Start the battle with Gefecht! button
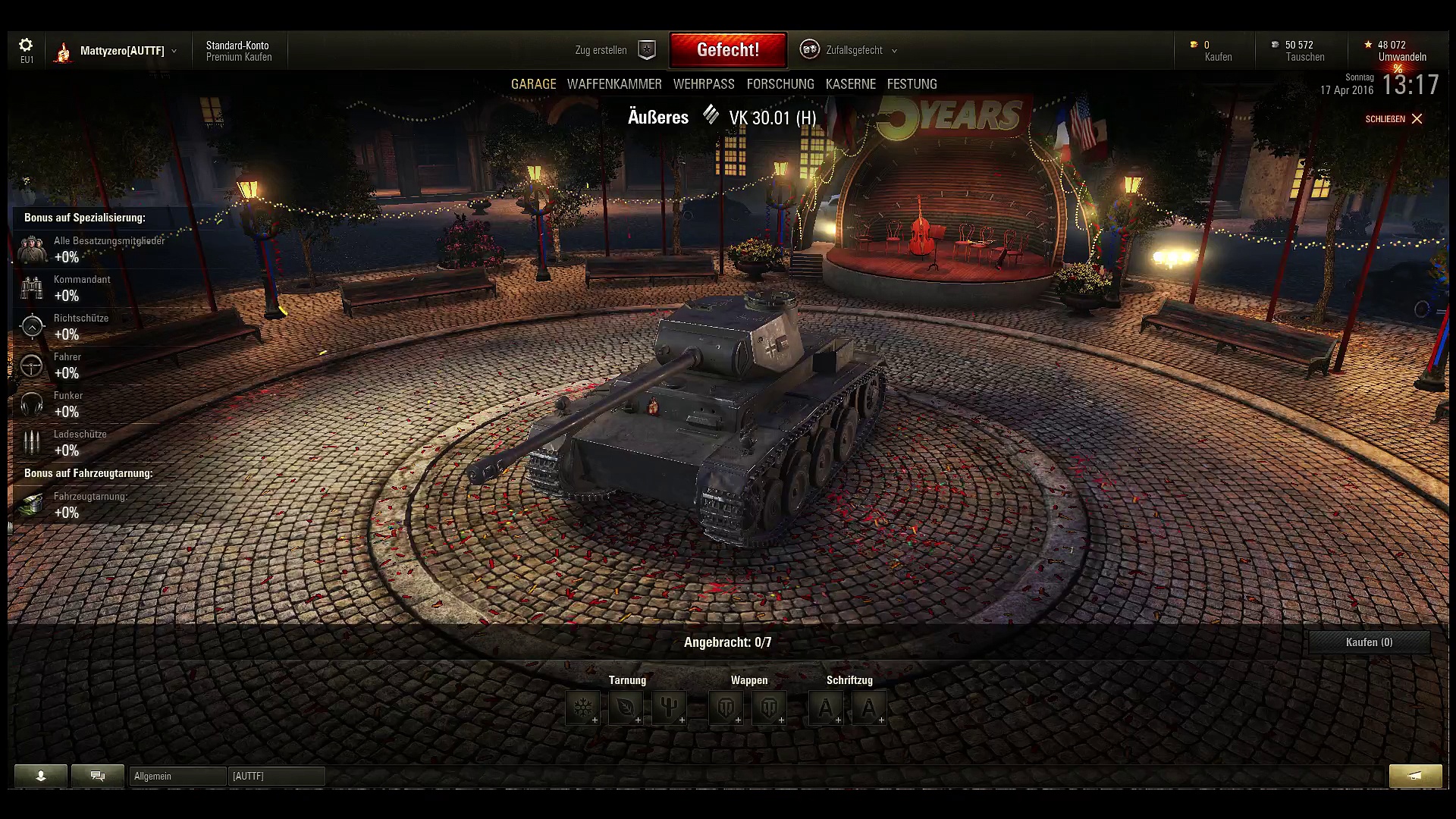1456x819 pixels. click(728, 50)
